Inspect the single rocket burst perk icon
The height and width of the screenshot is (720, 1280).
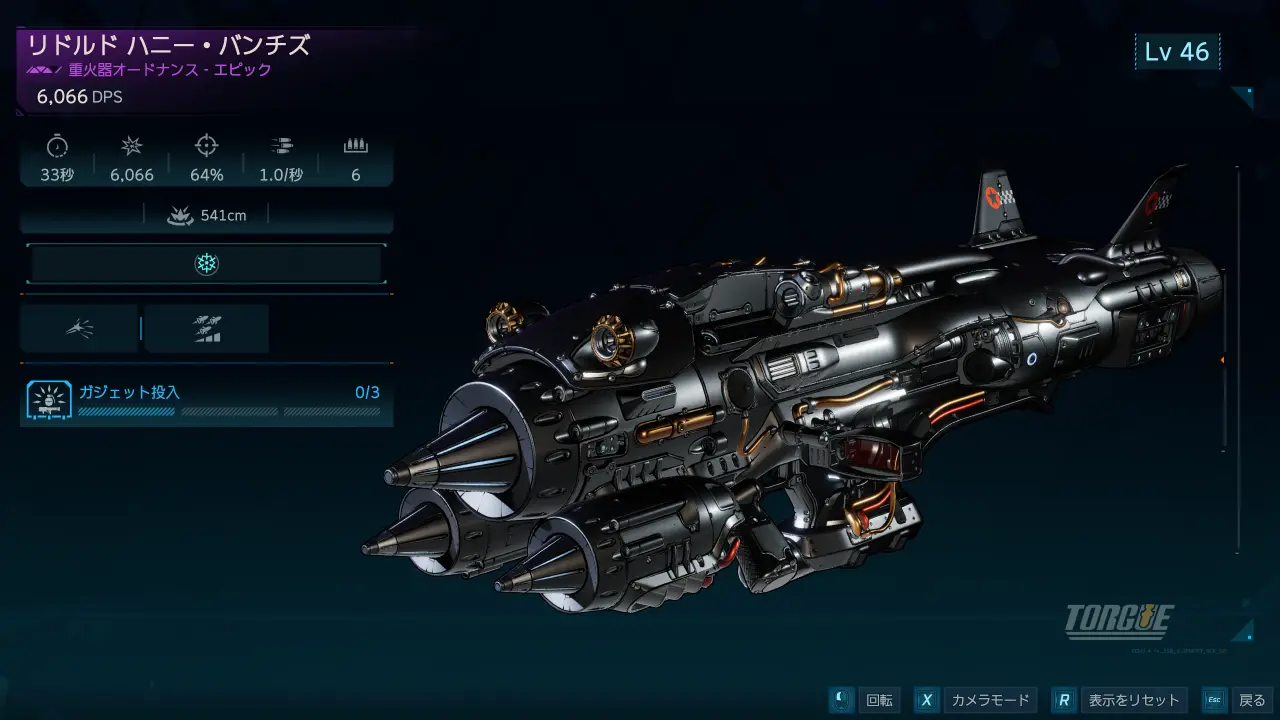click(80, 328)
